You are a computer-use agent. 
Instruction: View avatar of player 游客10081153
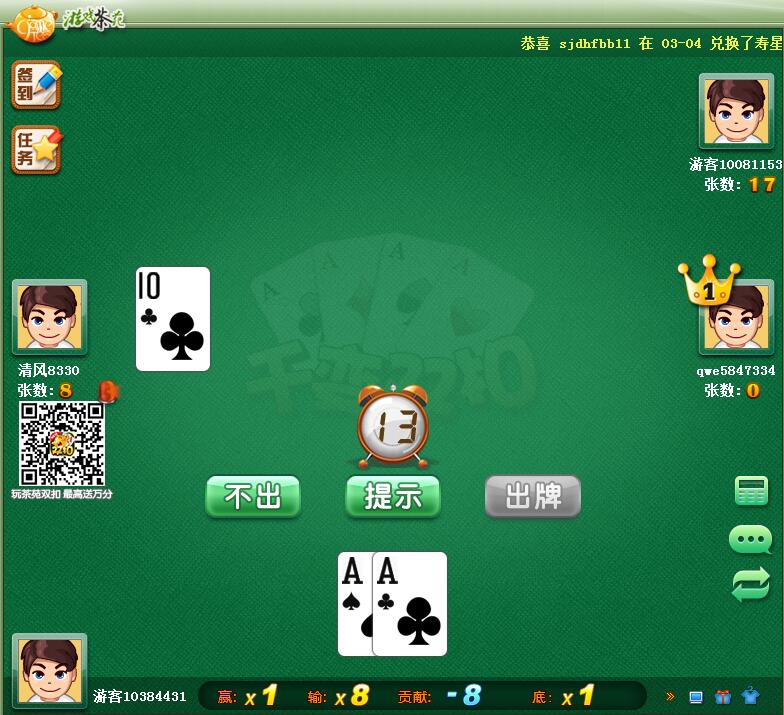pos(735,111)
